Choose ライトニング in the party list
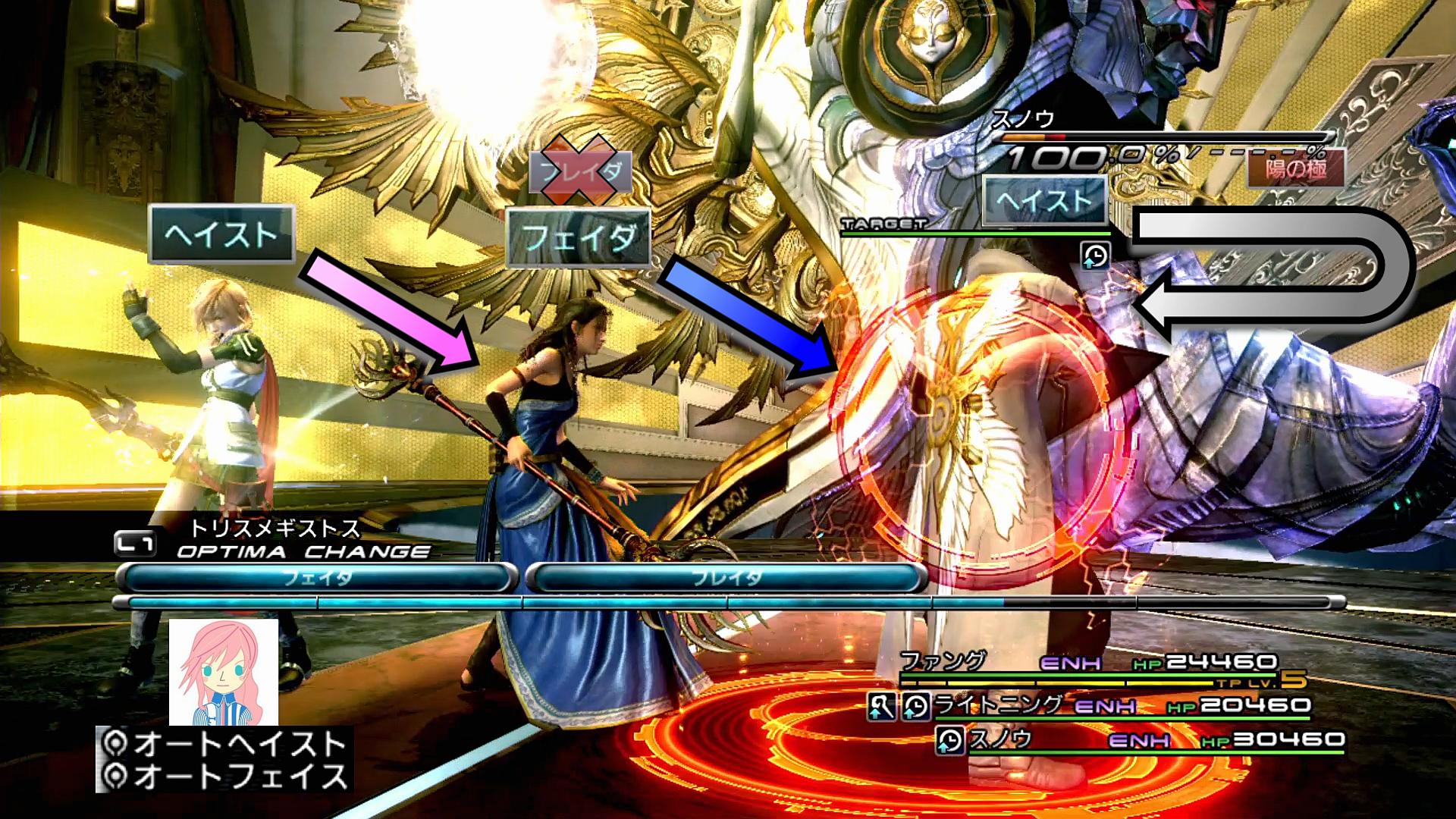The height and width of the screenshot is (819, 1456). coord(998,705)
